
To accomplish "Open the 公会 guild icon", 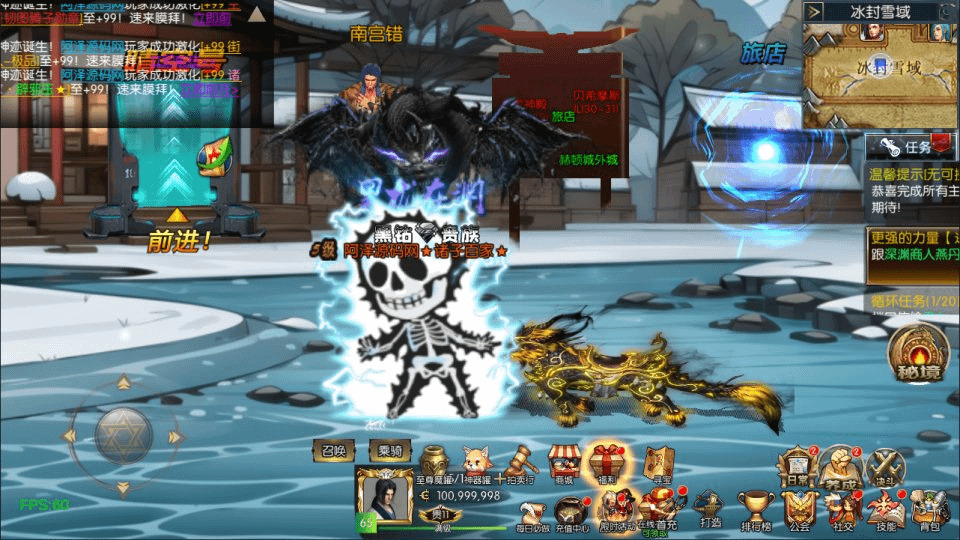I will pos(798,508).
